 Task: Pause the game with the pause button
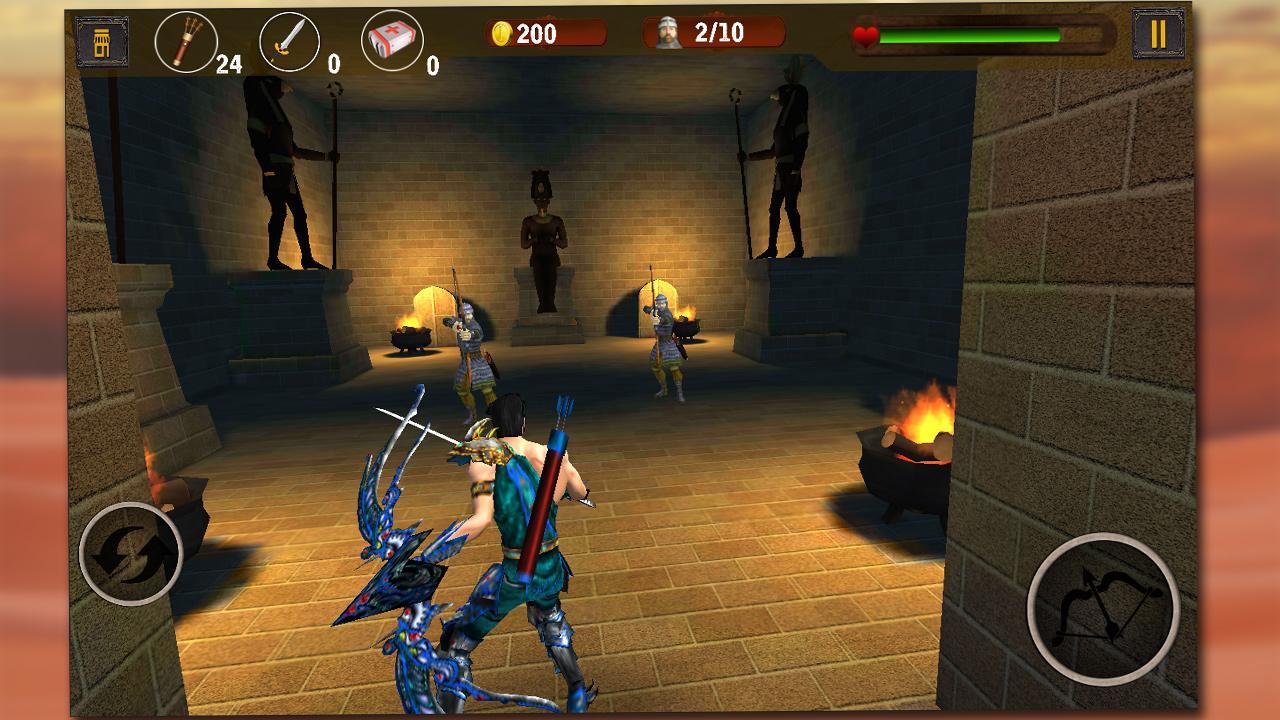tap(1158, 34)
